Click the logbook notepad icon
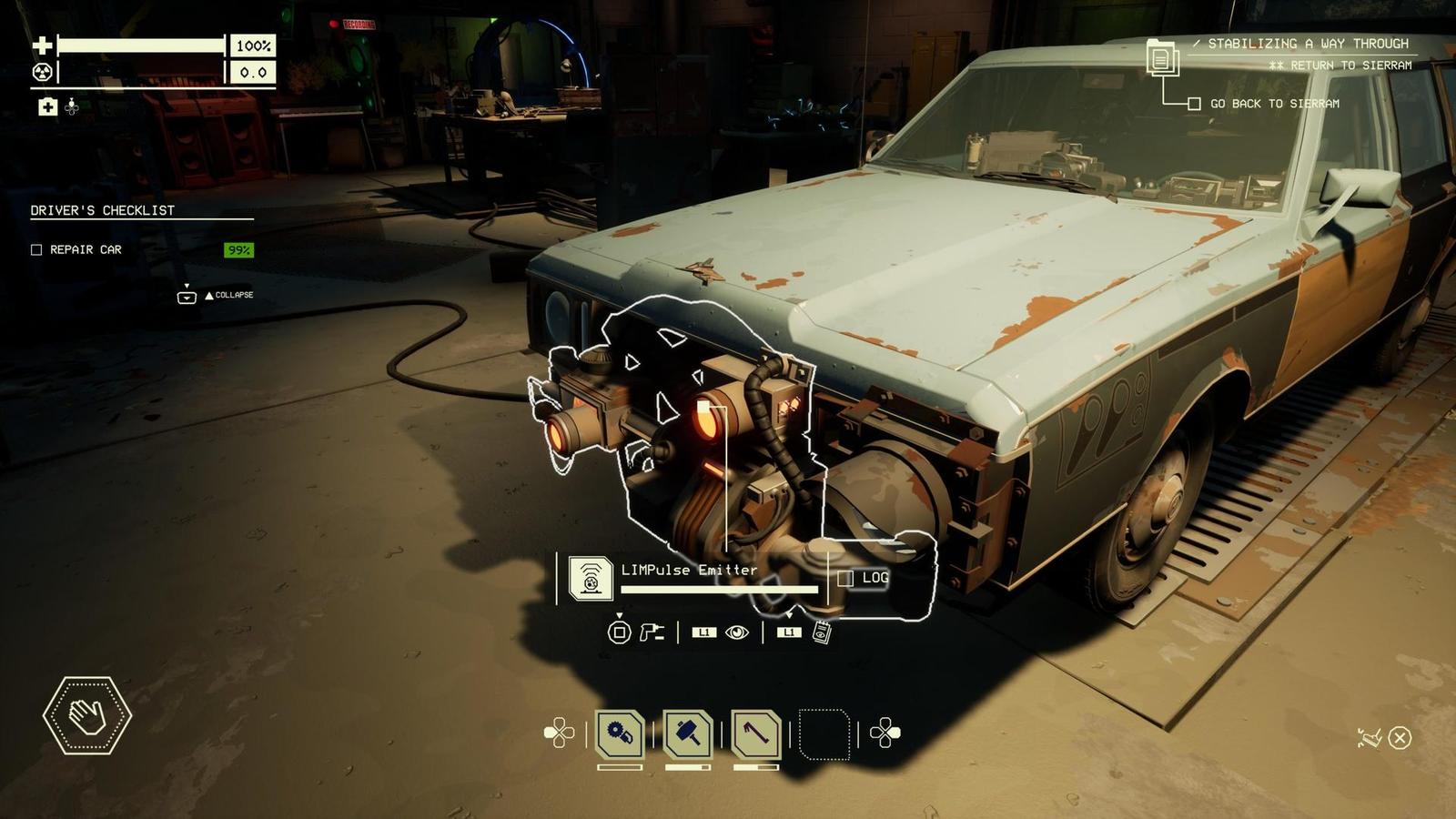 point(822,632)
